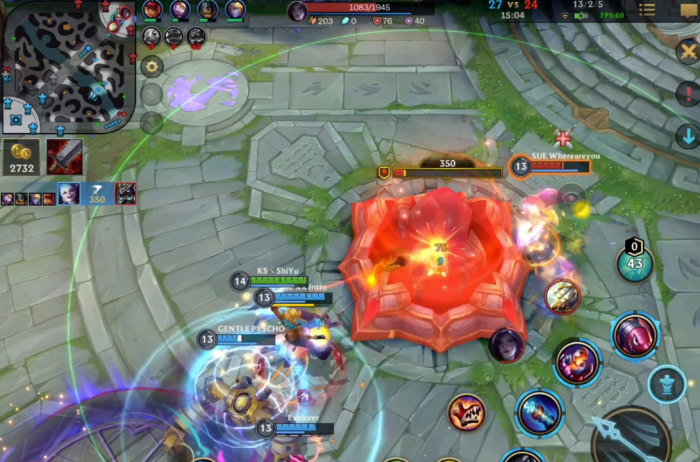Select the first red-haired ally portrait
Image resolution: width=700 pixels, height=462 pixels.
click(152, 10)
